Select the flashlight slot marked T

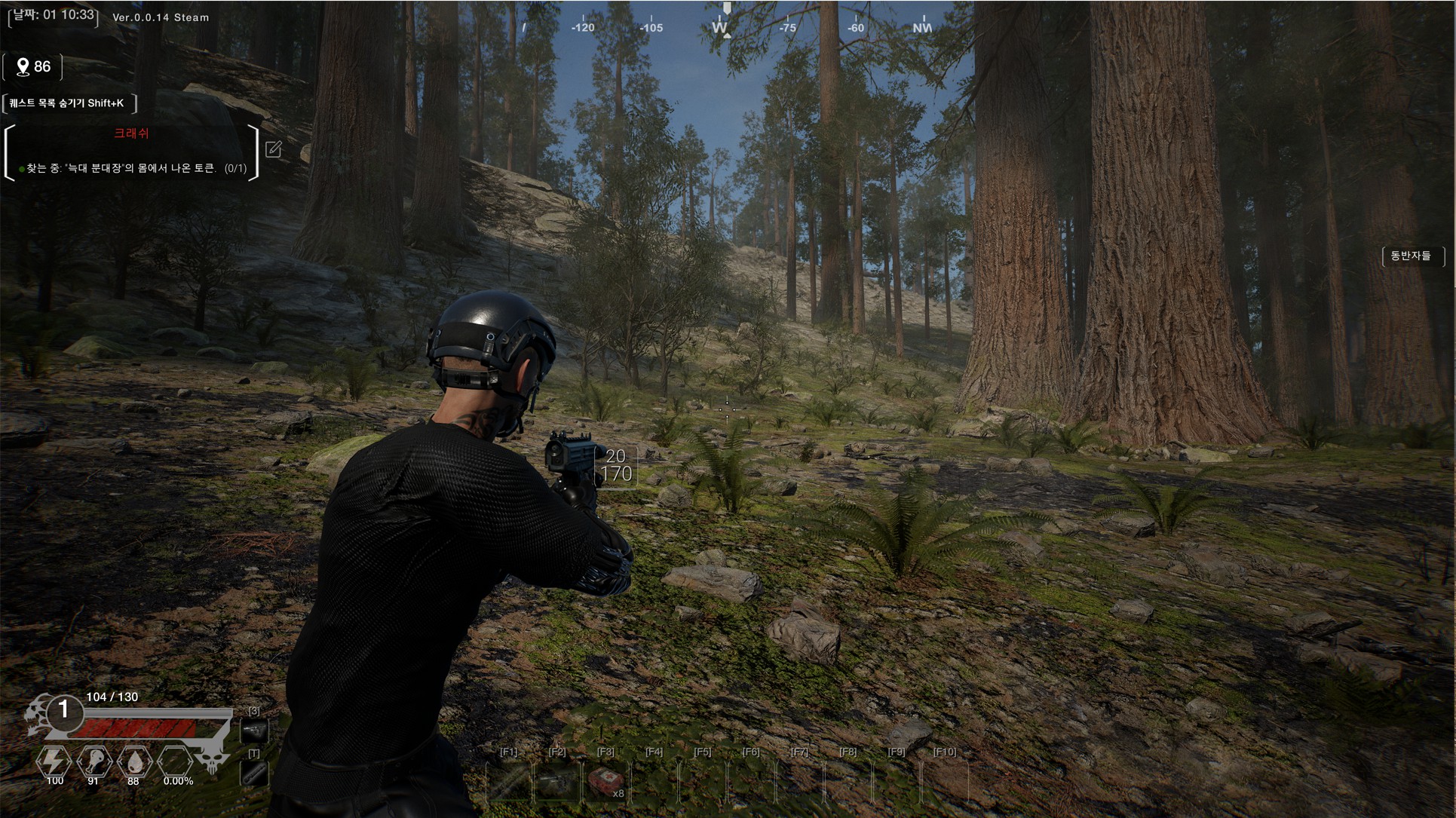pos(254,772)
